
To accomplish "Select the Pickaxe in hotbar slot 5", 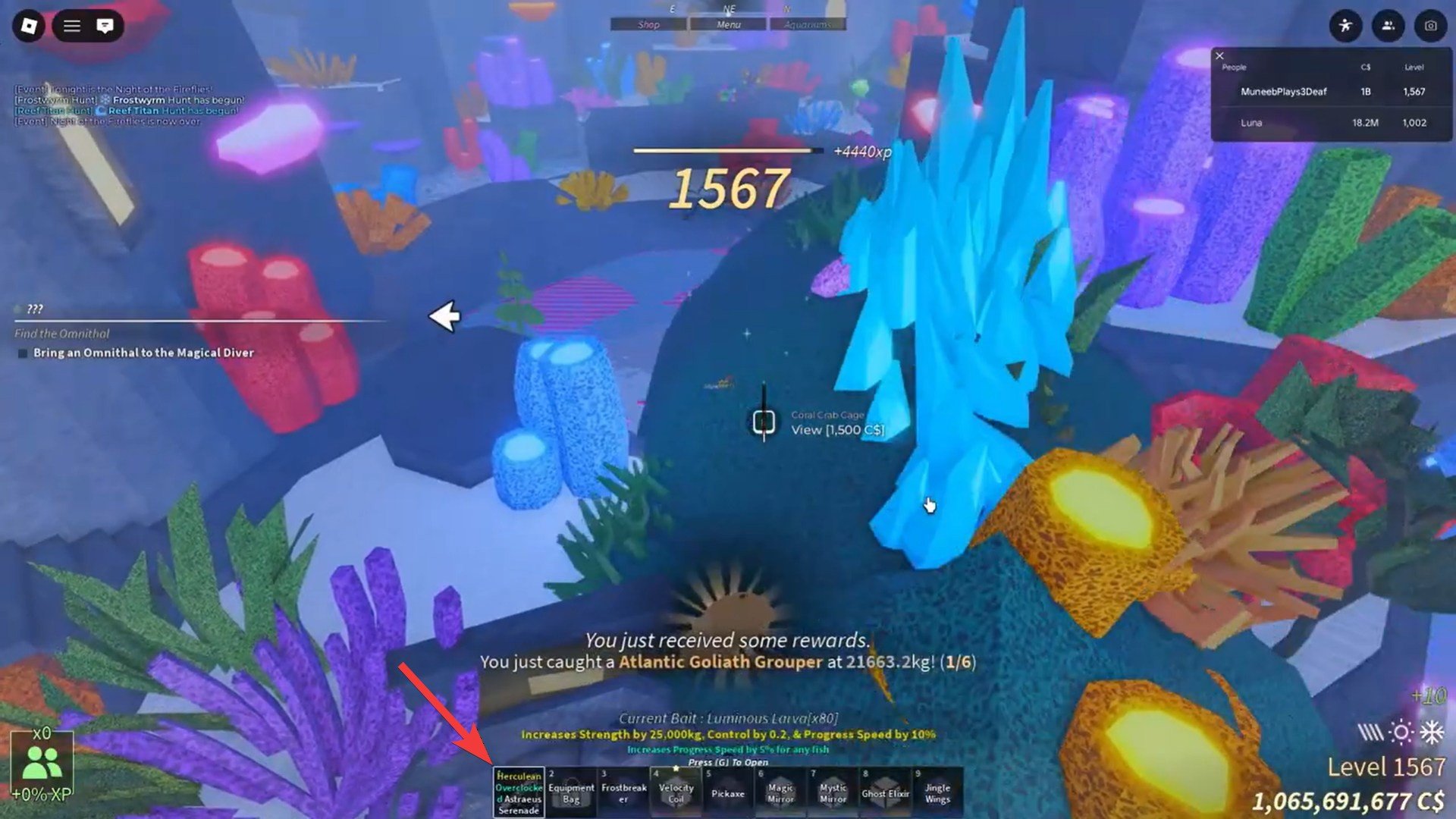I will point(729,792).
